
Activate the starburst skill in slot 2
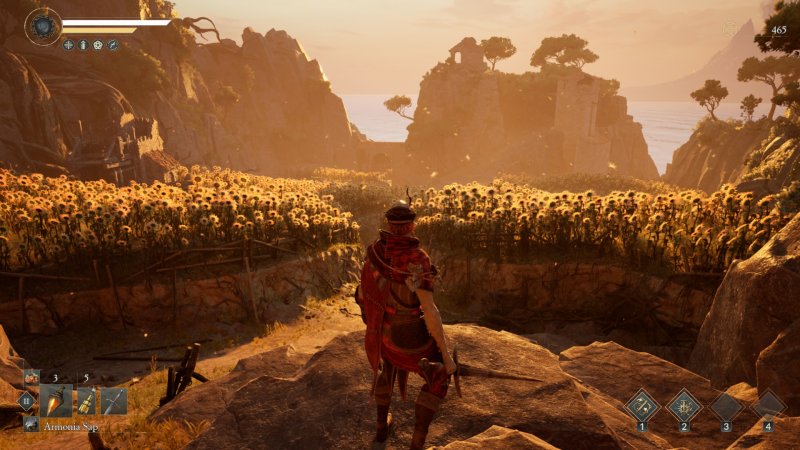tap(684, 405)
